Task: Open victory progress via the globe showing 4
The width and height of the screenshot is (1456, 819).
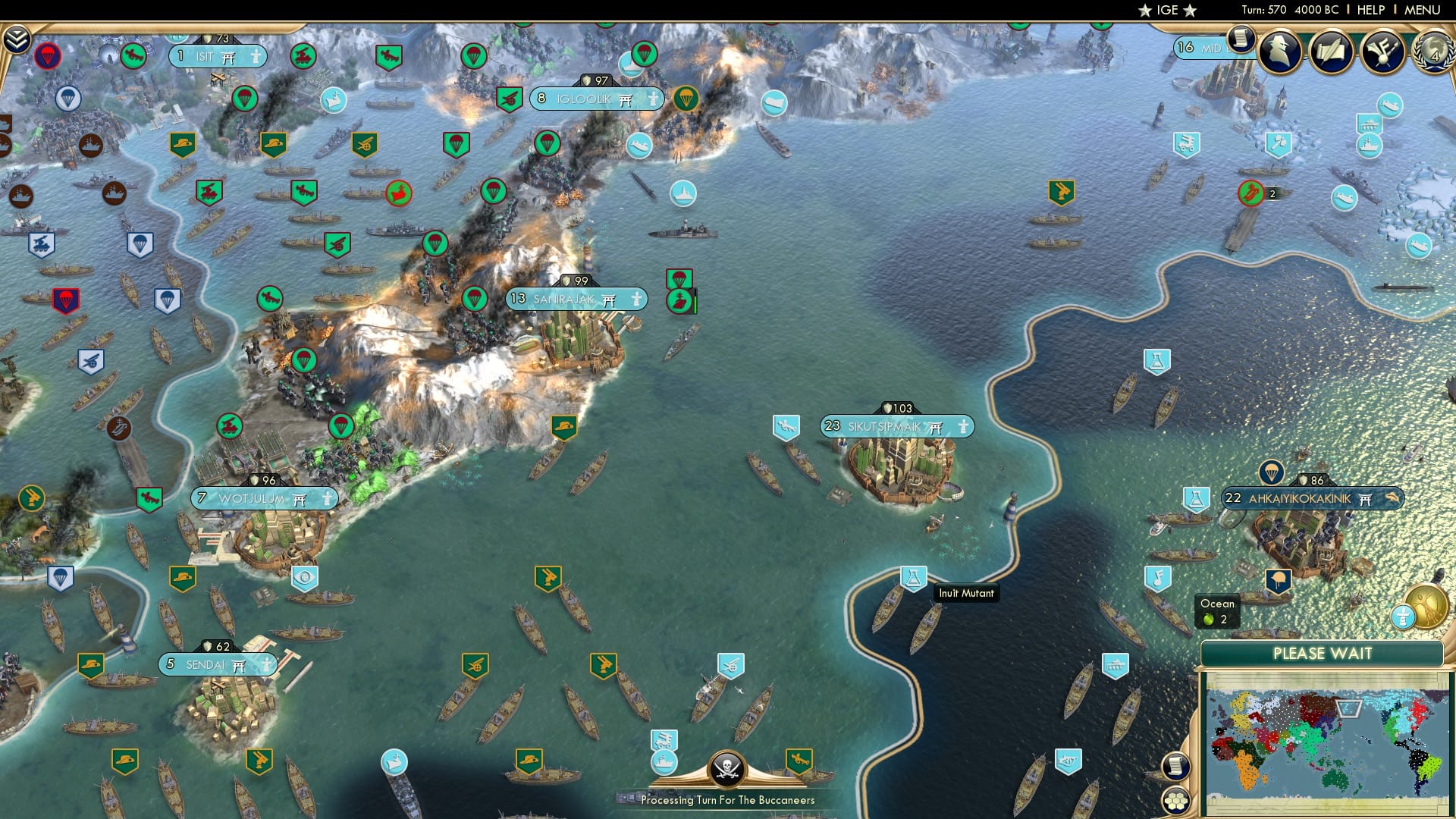Action: tap(1433, 55)
